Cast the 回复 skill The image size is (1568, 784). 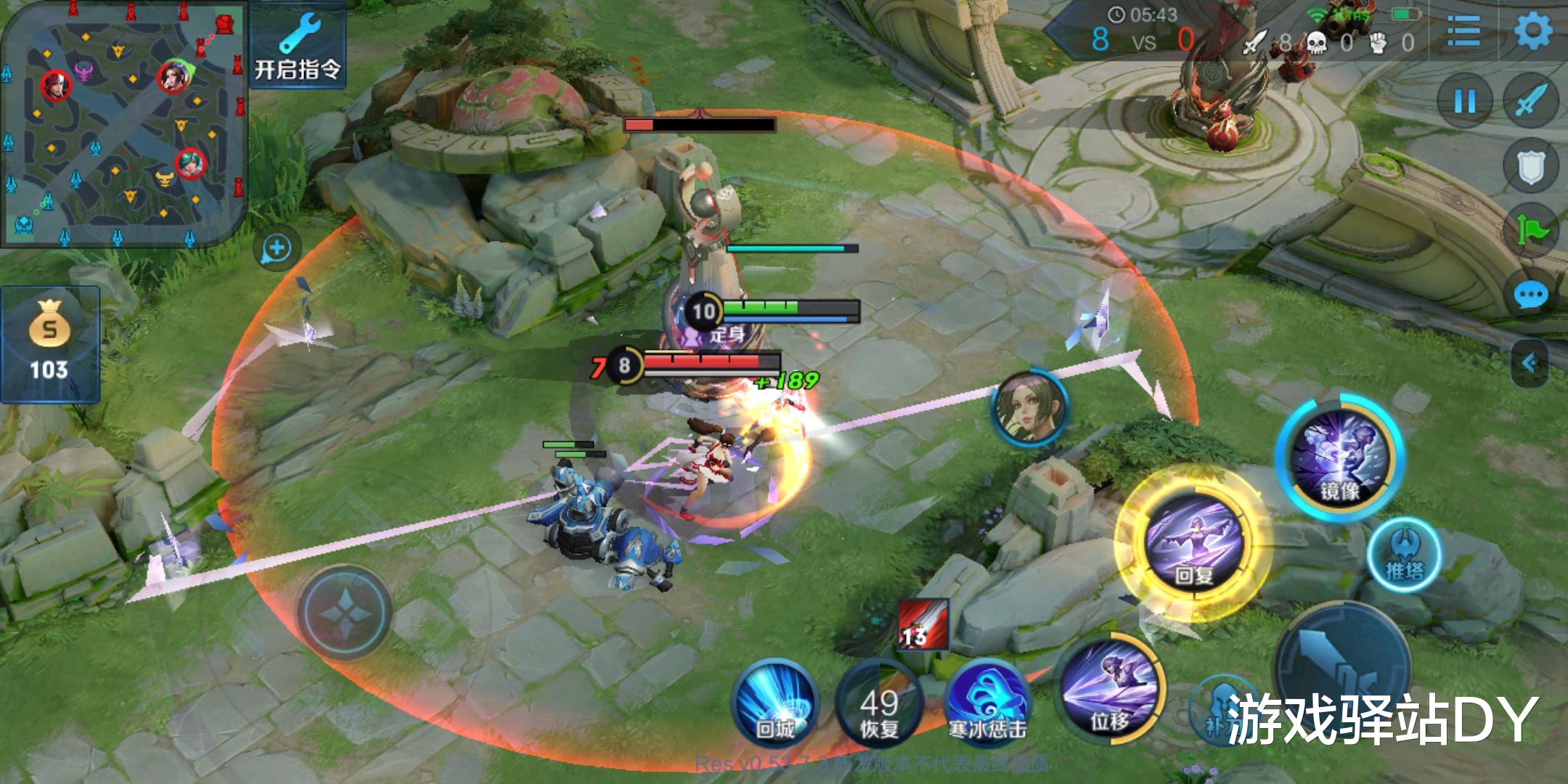[x=1193, y=543]
